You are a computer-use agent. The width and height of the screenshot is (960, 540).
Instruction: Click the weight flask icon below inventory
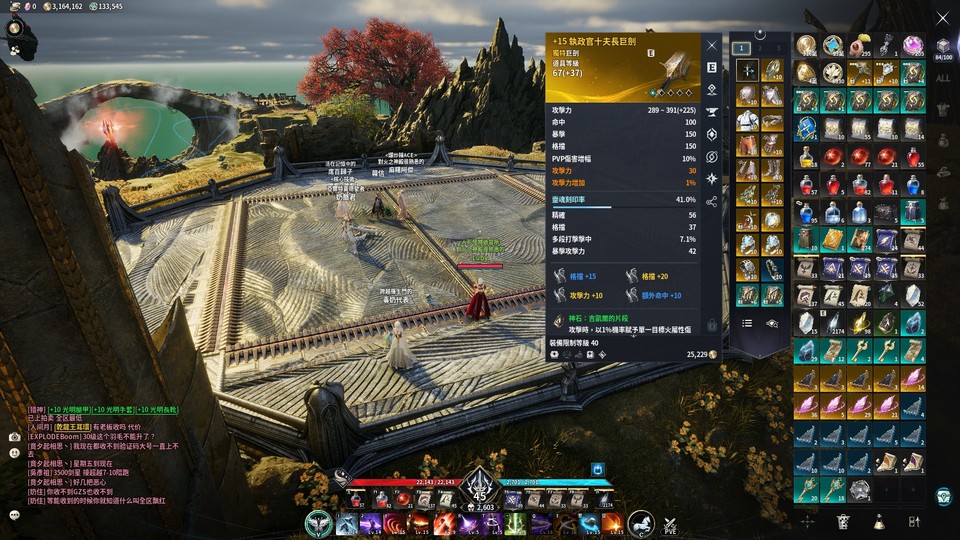[x=878, y=521]
